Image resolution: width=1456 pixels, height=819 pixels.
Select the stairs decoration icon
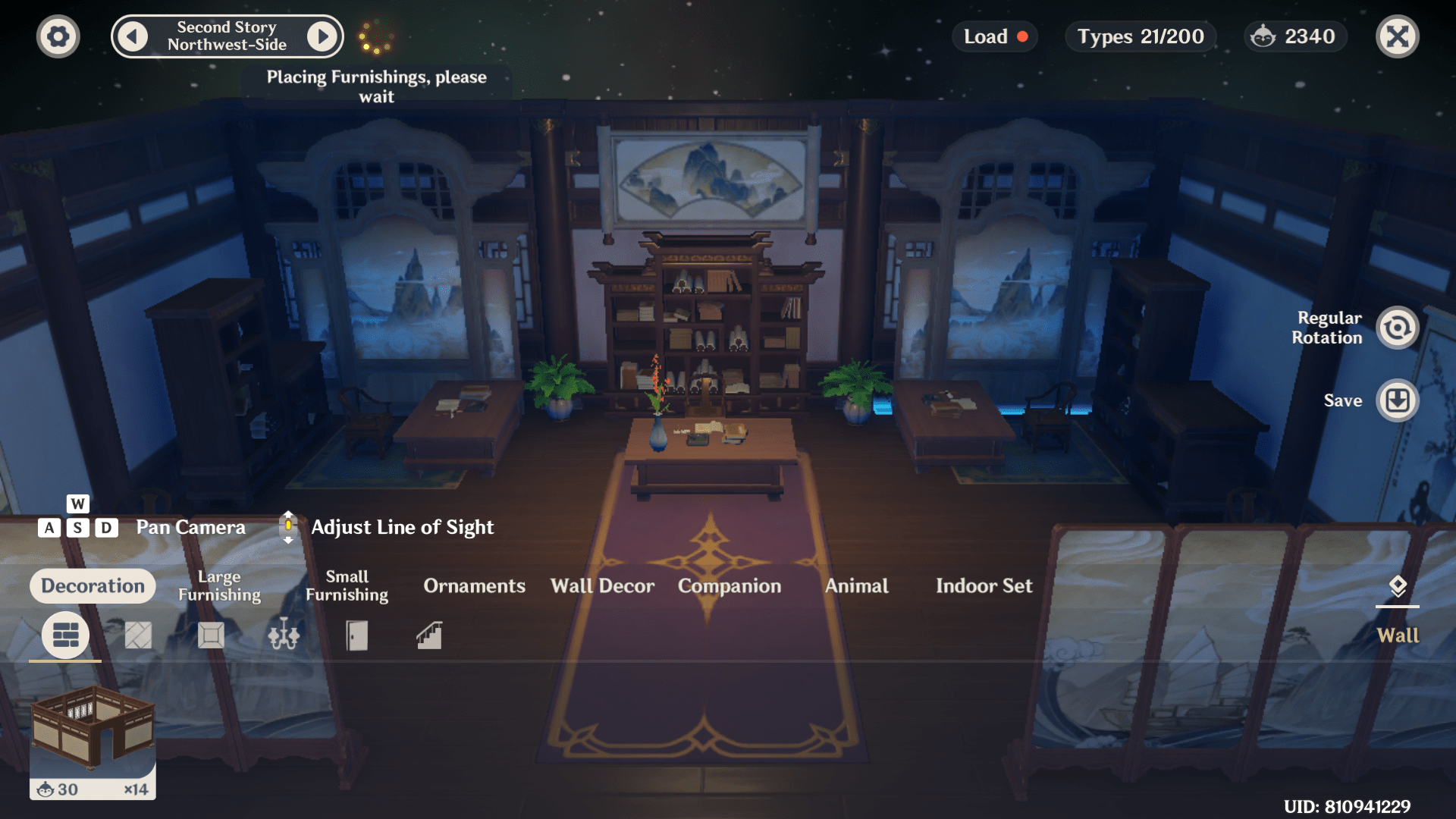pyautogui.click(x=428, y=635)
